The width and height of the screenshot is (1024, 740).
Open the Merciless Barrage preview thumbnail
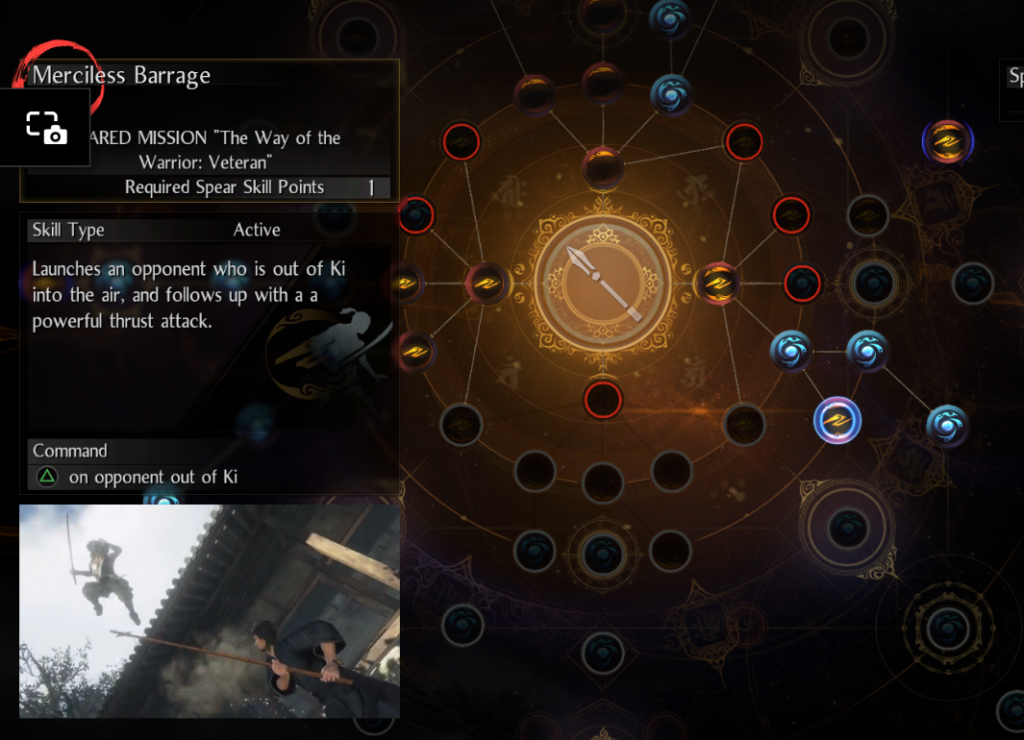209,611
